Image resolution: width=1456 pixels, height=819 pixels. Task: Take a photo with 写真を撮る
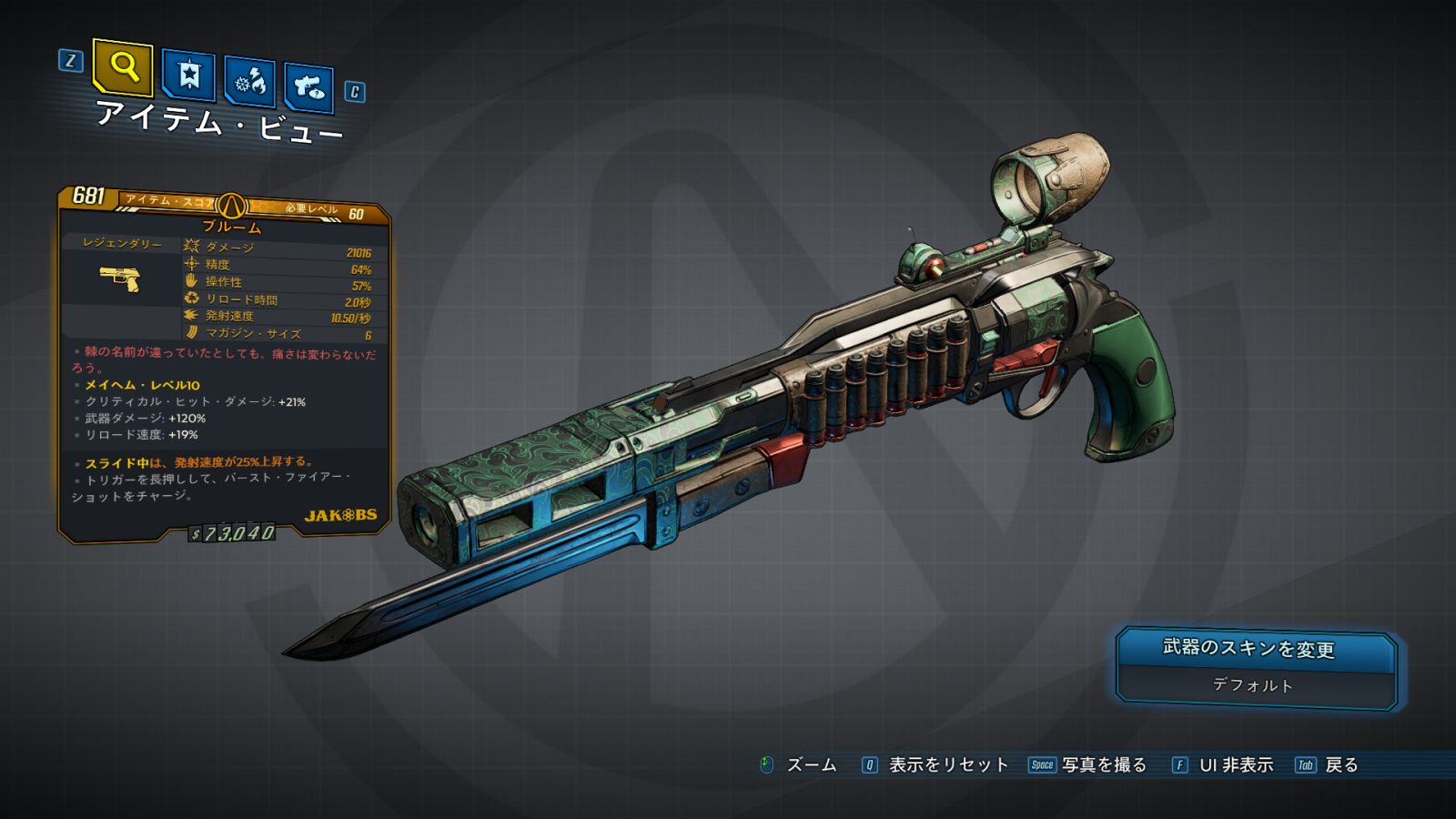coord(1104,765)
